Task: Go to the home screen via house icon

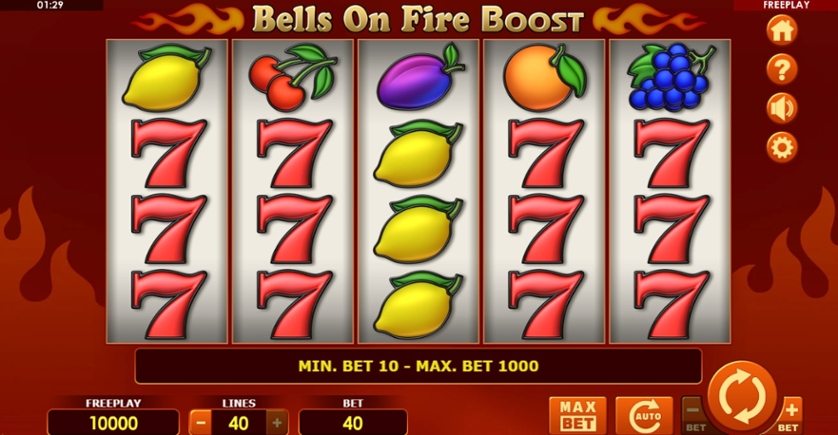Action: (x=781, y=30)
